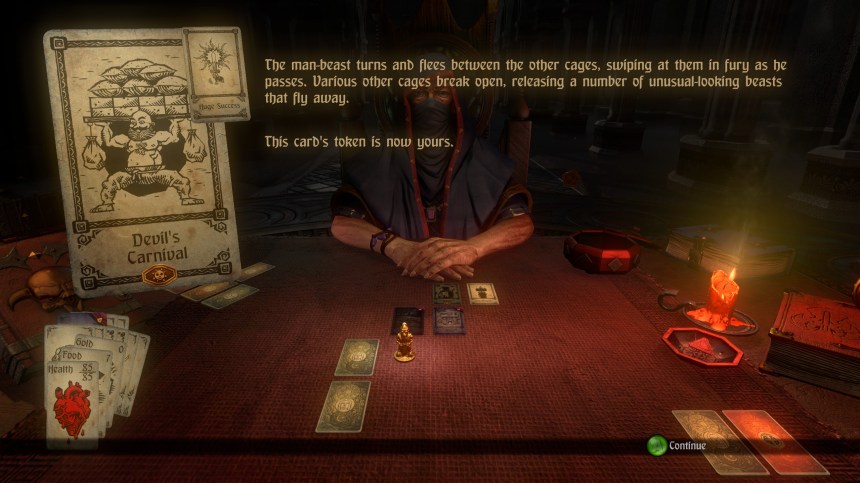Choose the face-down card beside the gold token

357,357
